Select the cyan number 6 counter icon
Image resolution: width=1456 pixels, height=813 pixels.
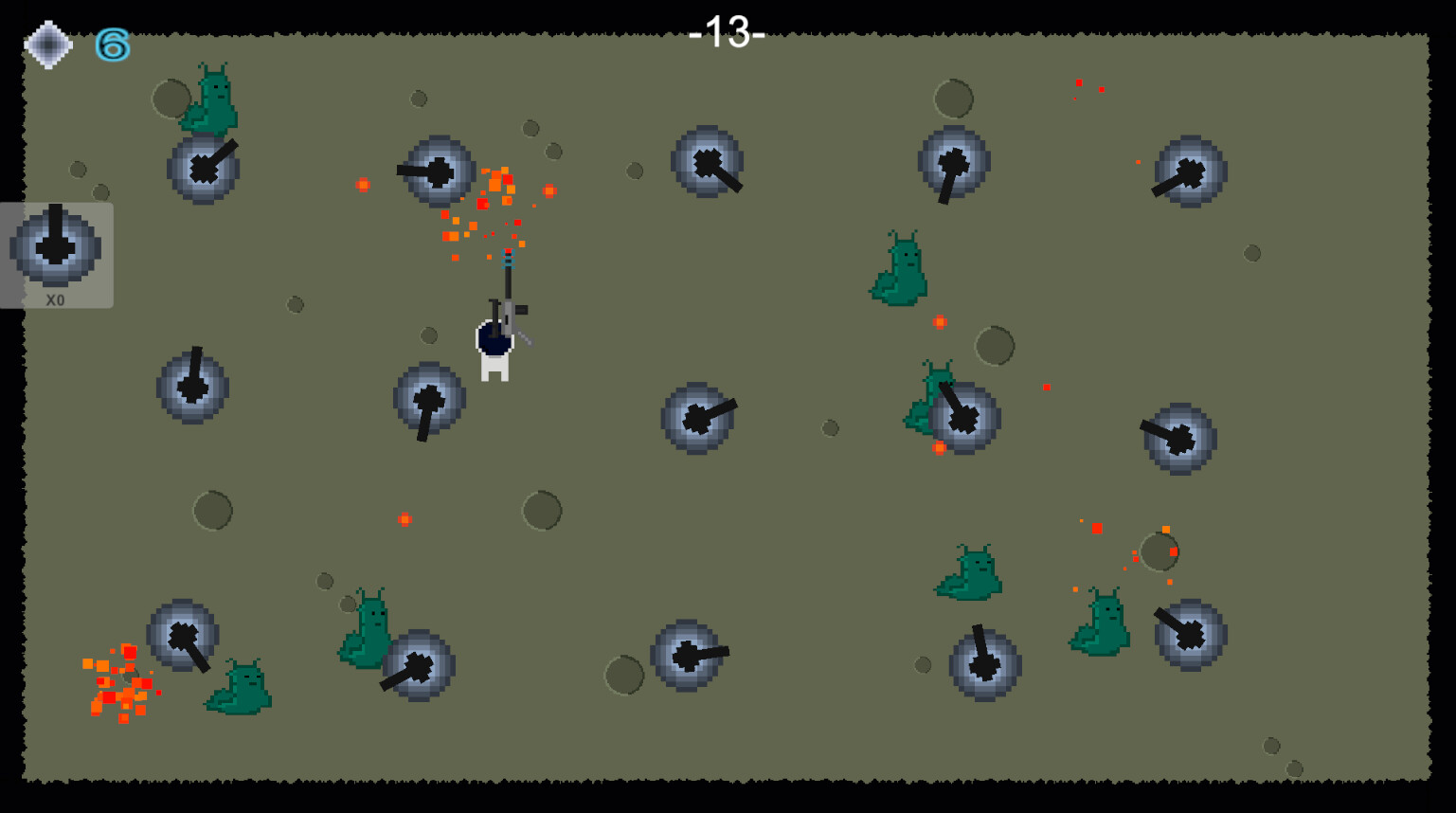[111, 44]
